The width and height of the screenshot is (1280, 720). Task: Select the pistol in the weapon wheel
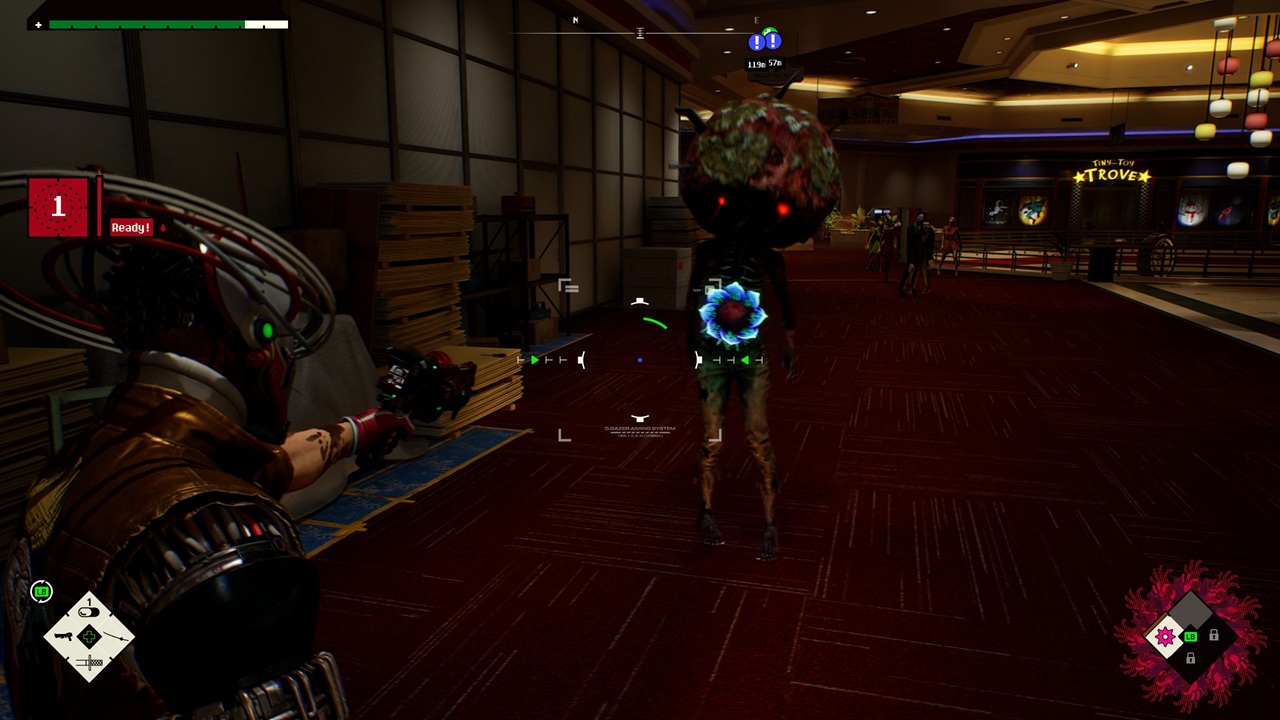(x=63, y=636)
